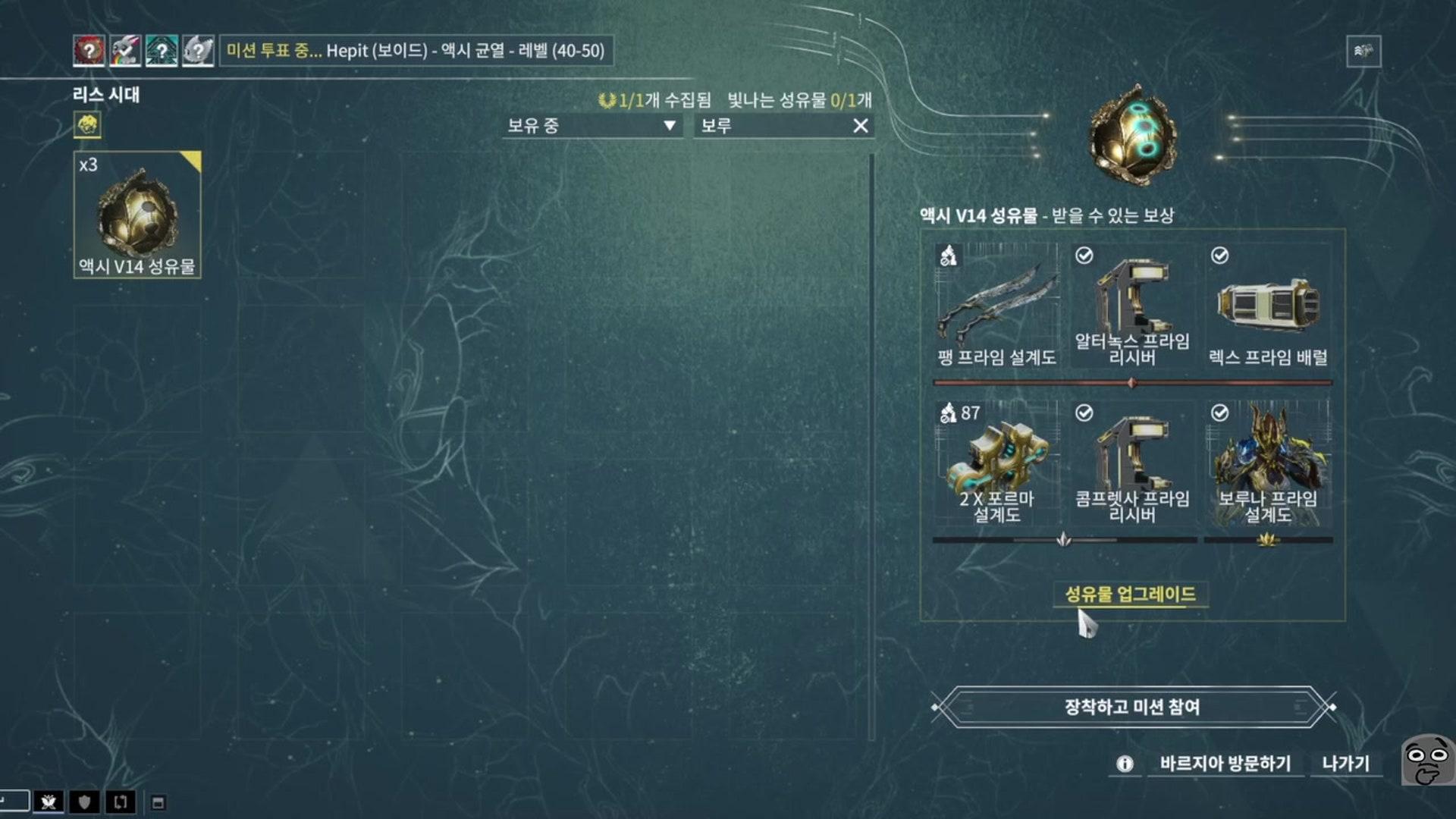Viewport: 1456px width, 819px height.
Task: Select the 2 X 포르마 설계도 reward
Action: pos(996,464)
